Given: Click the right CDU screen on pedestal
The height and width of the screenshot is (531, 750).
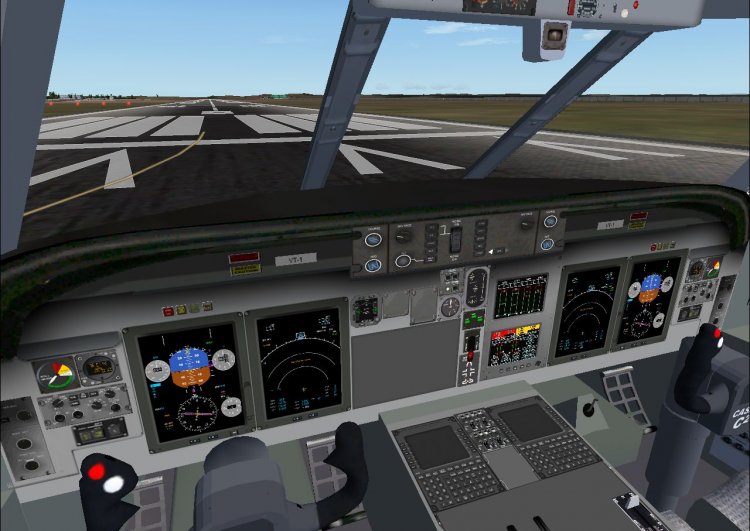Looking at the screenshot, I should 528,423.
